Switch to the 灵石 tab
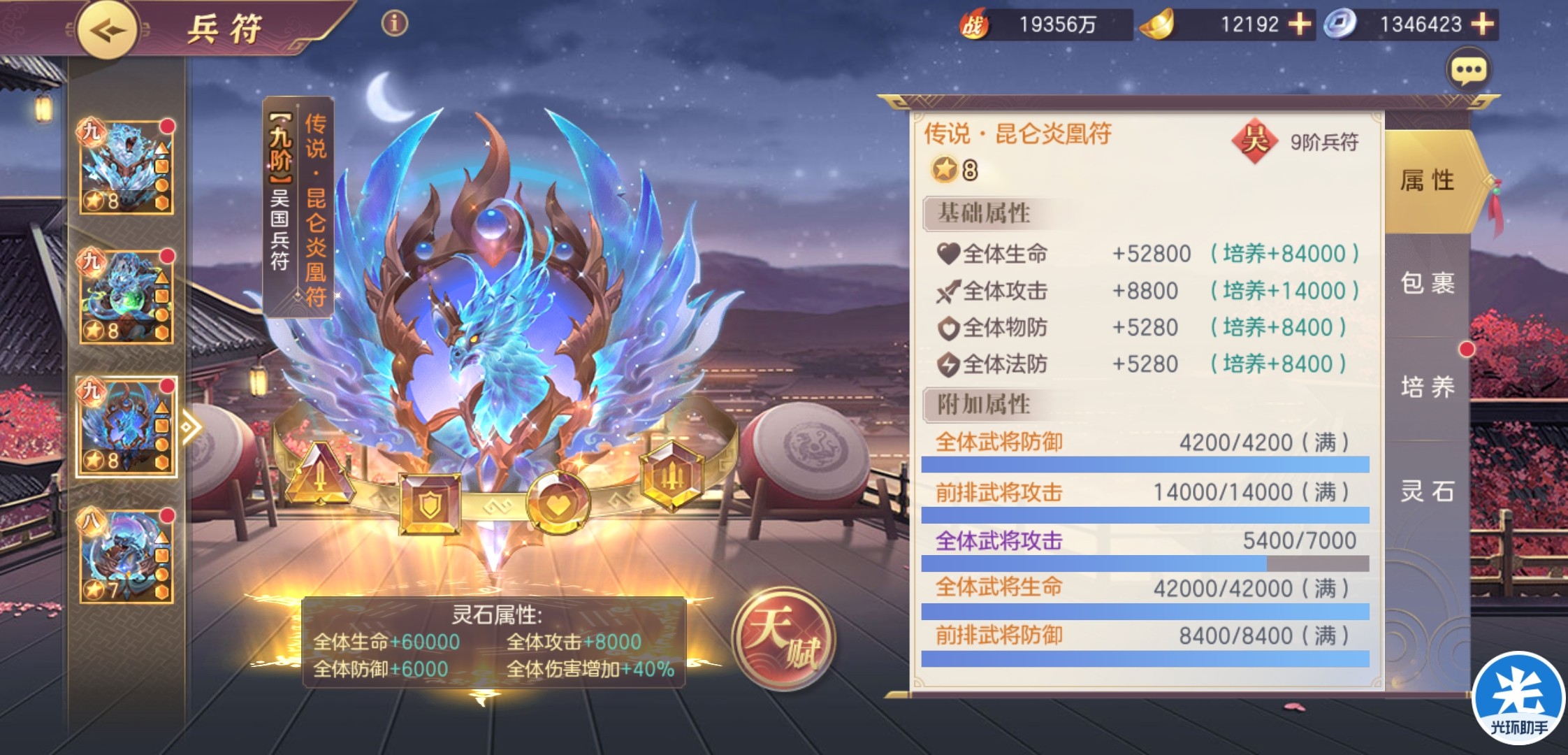The image size is (1568, 755). (x=1427, y=491)
